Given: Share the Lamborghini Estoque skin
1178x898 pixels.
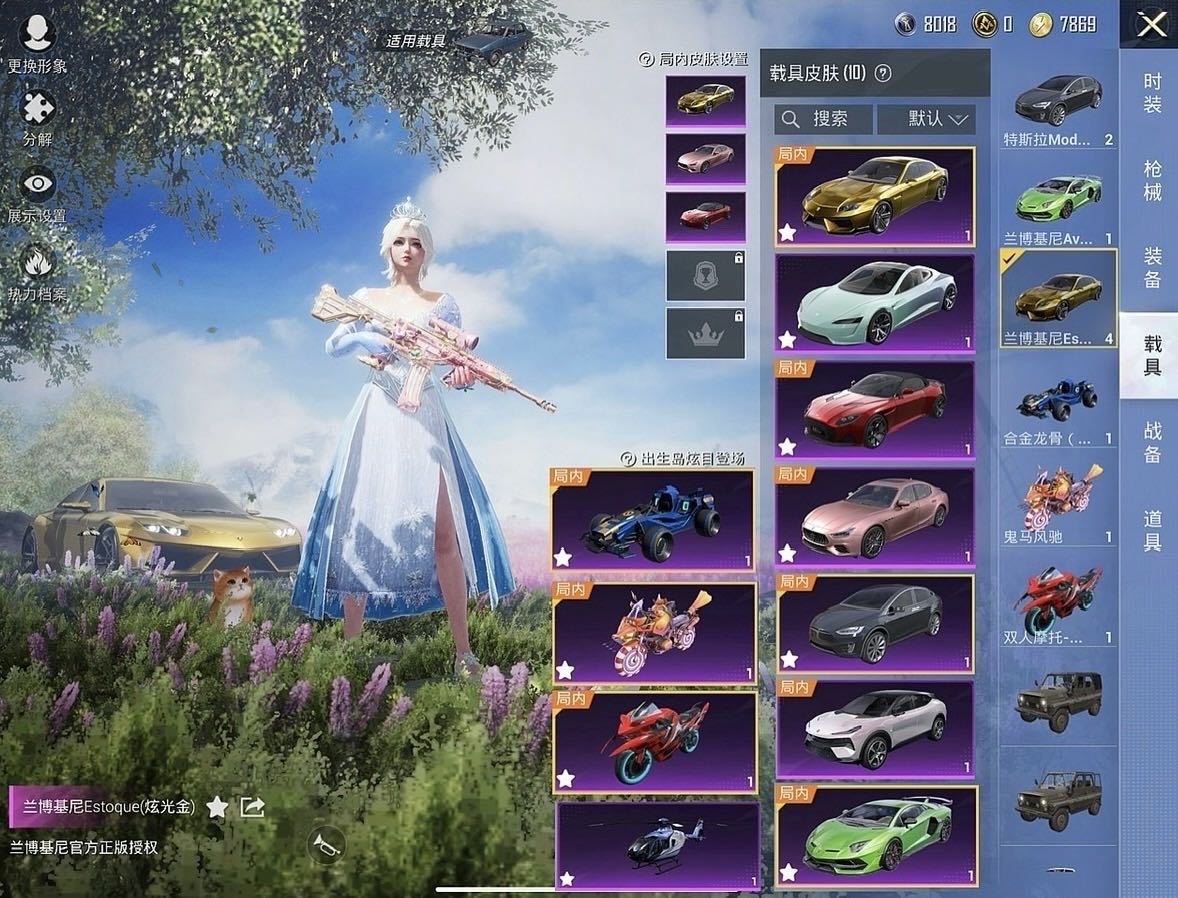Looking at the screenshot, I should point(252,807).
